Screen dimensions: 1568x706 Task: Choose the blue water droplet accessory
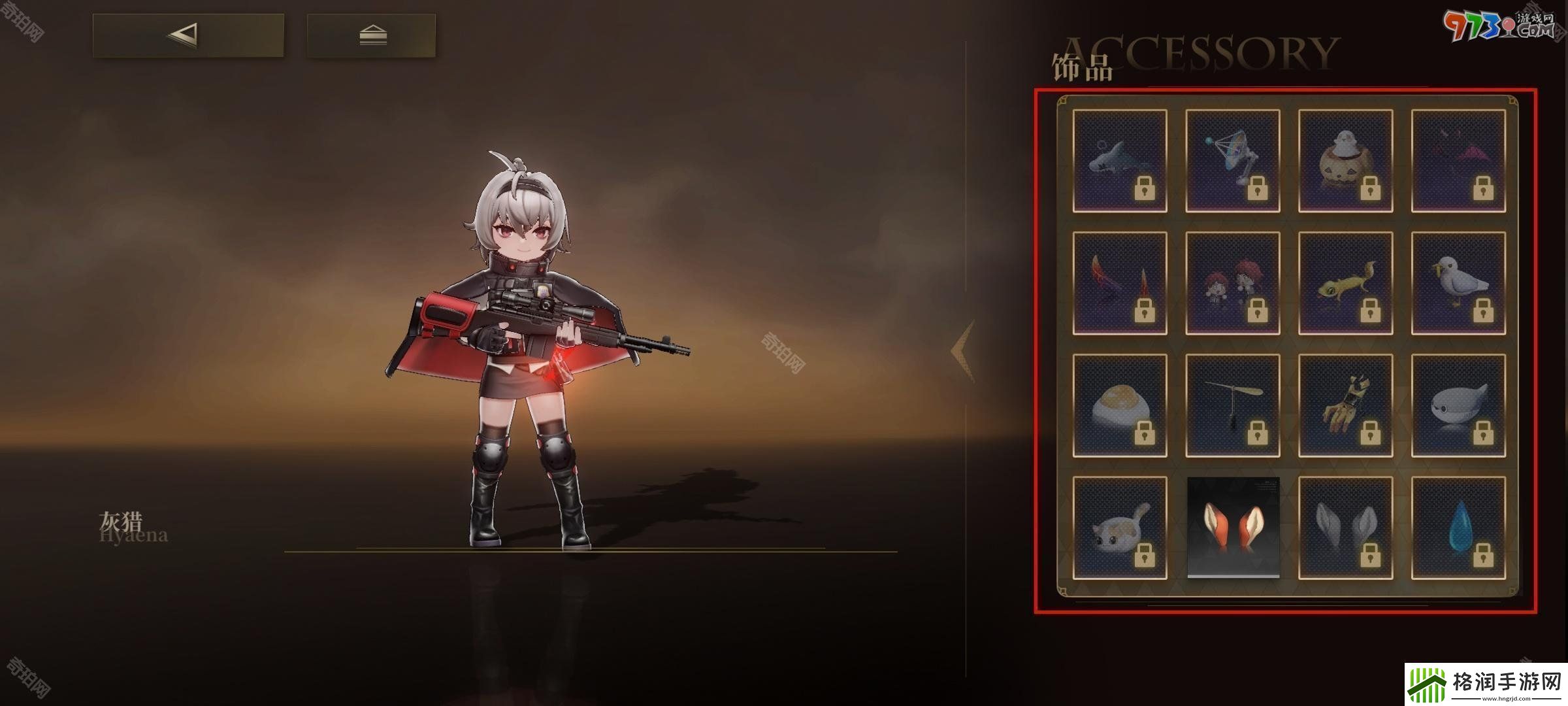[1458, 528]
